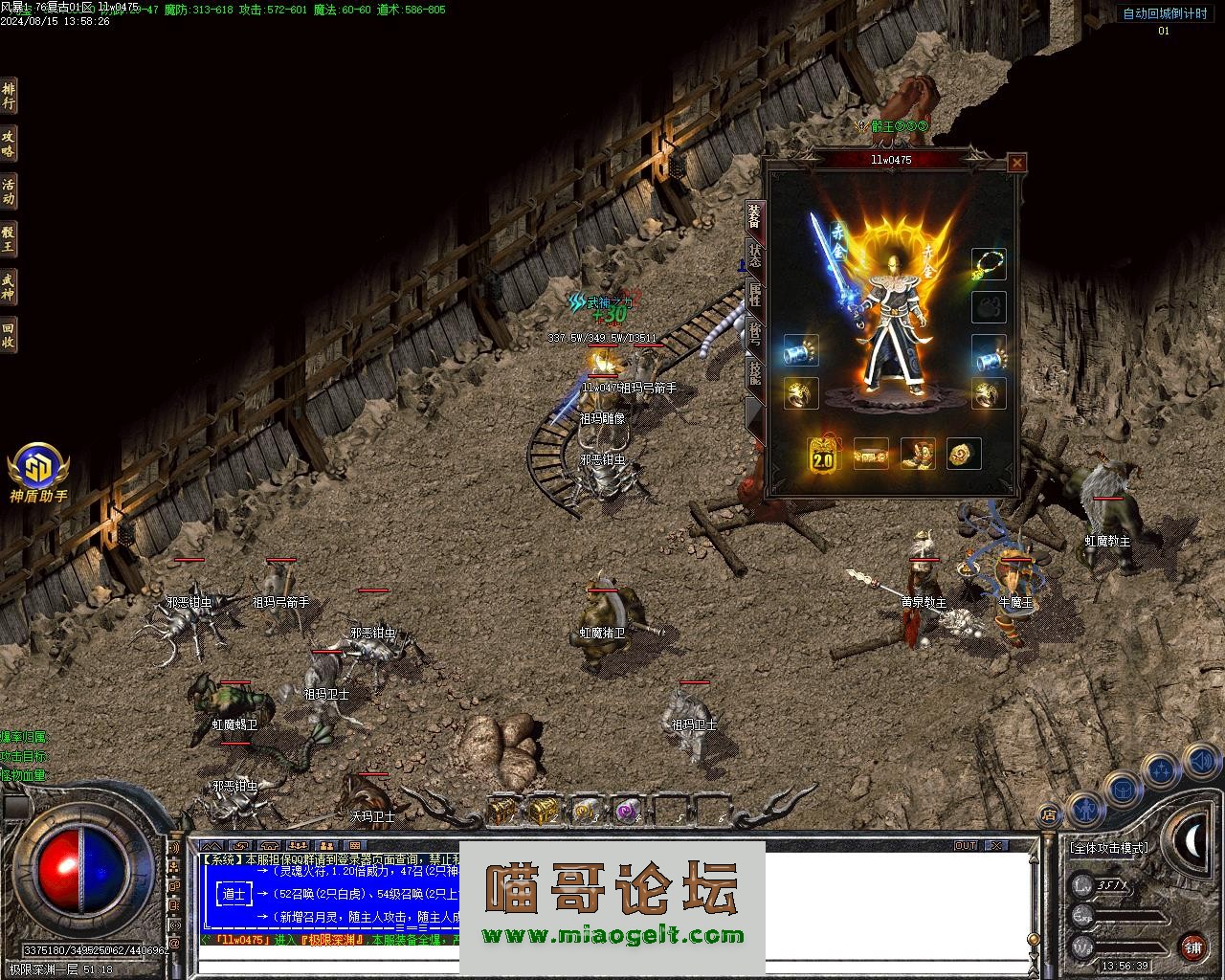Use the first treasure chest hotbar item

point(501,812)
